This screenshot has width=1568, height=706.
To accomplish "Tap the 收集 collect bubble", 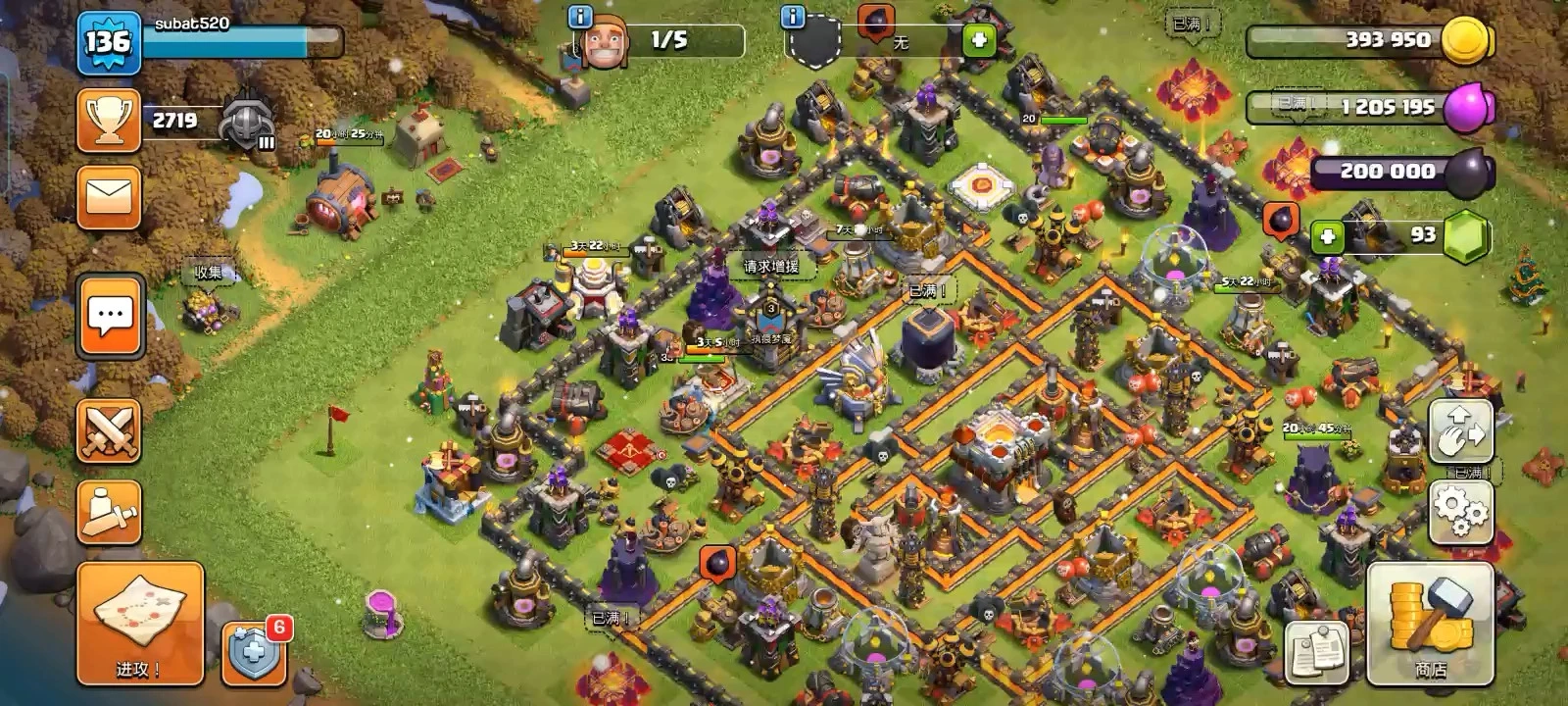I will [x=208, y=273].
